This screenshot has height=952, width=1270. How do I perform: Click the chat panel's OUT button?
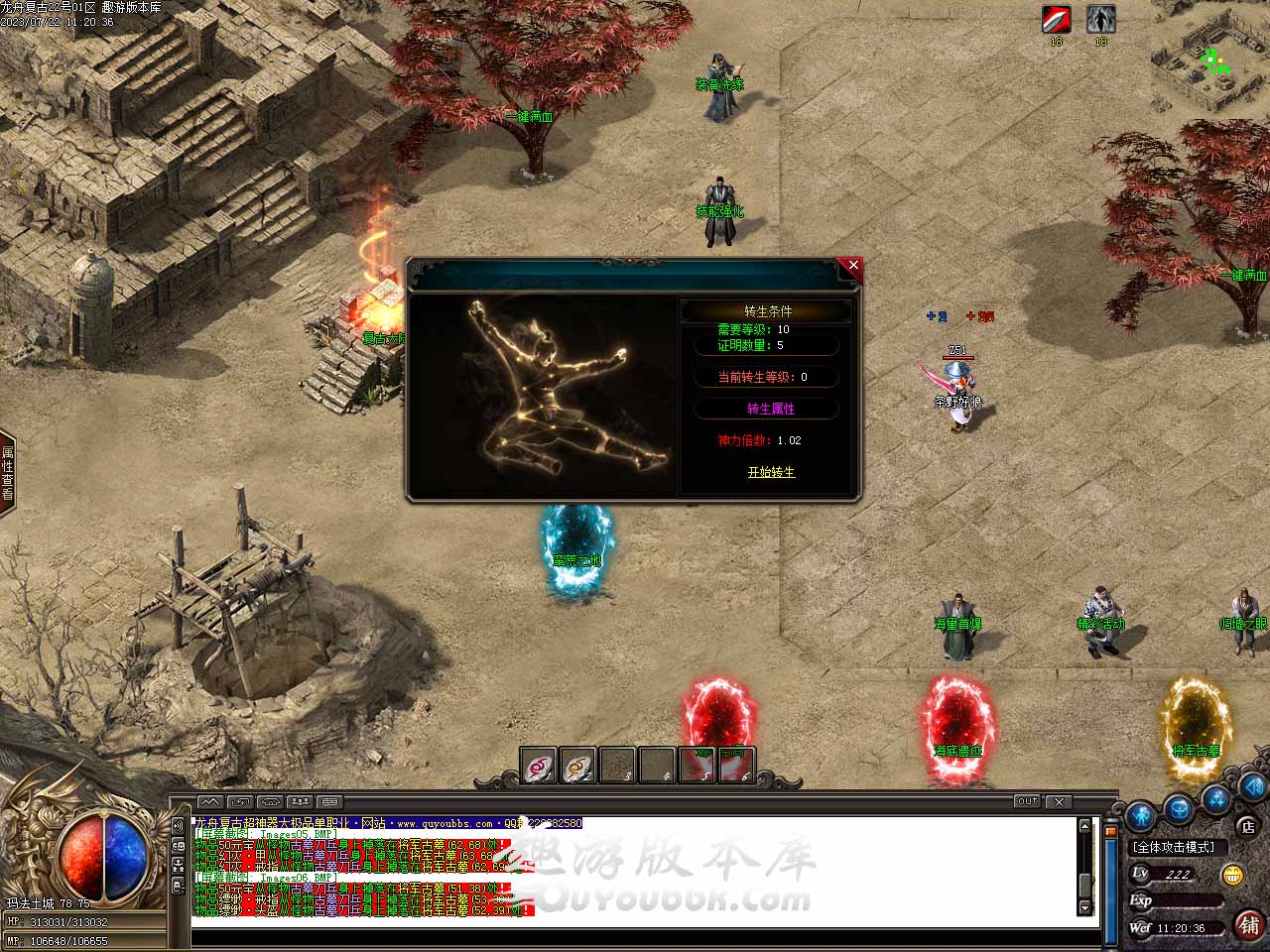(1027, 801)
